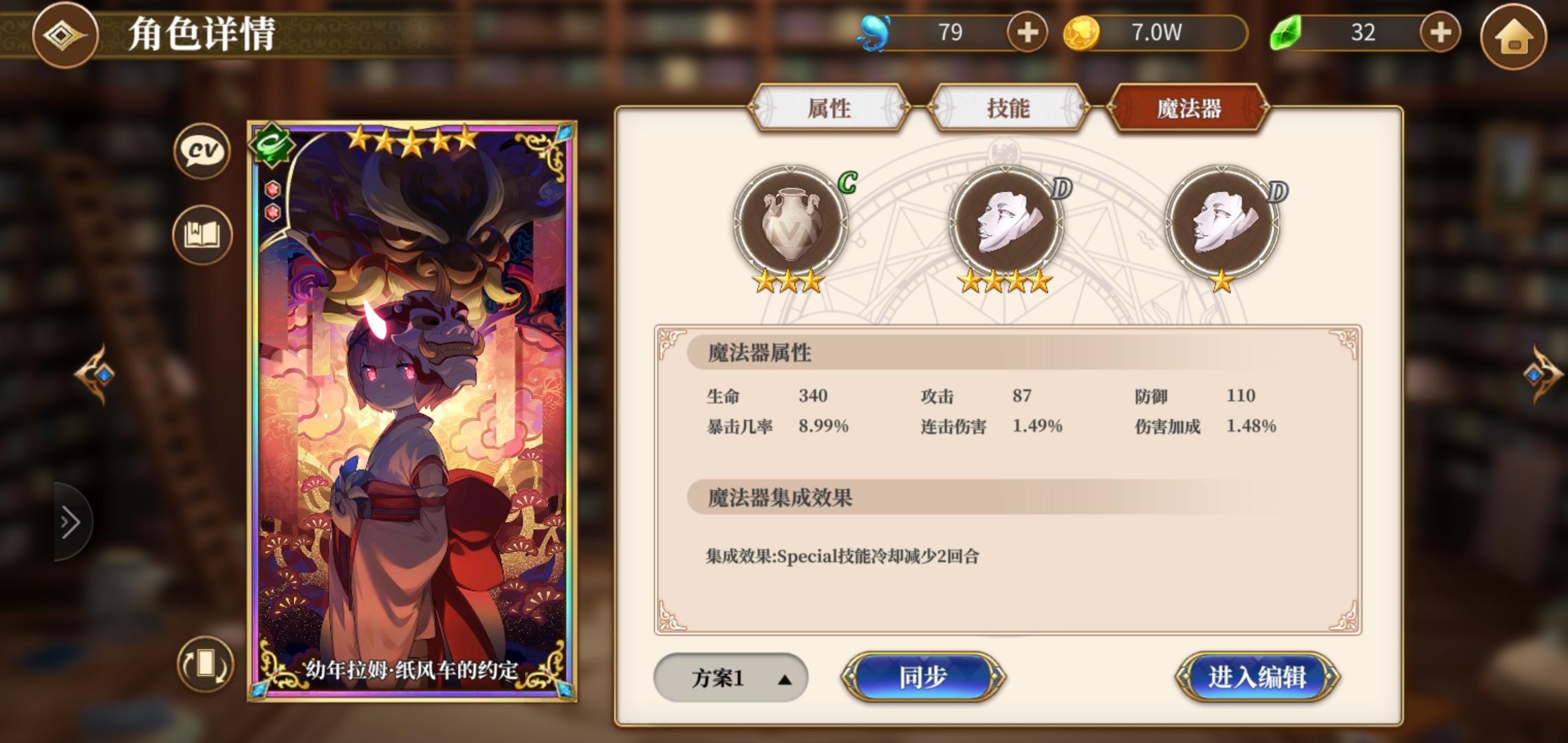This screenshot has height=743, width=1568.
Task: Click the blue currency plus button
Action: [x=1027, y=32]
